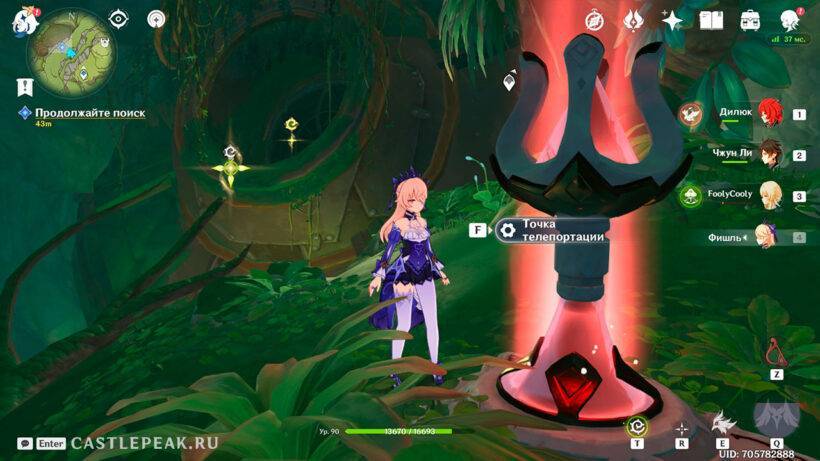Use the red gadget icon above skills
This screenshot has height=461, width=820.
tap(775, 352)
